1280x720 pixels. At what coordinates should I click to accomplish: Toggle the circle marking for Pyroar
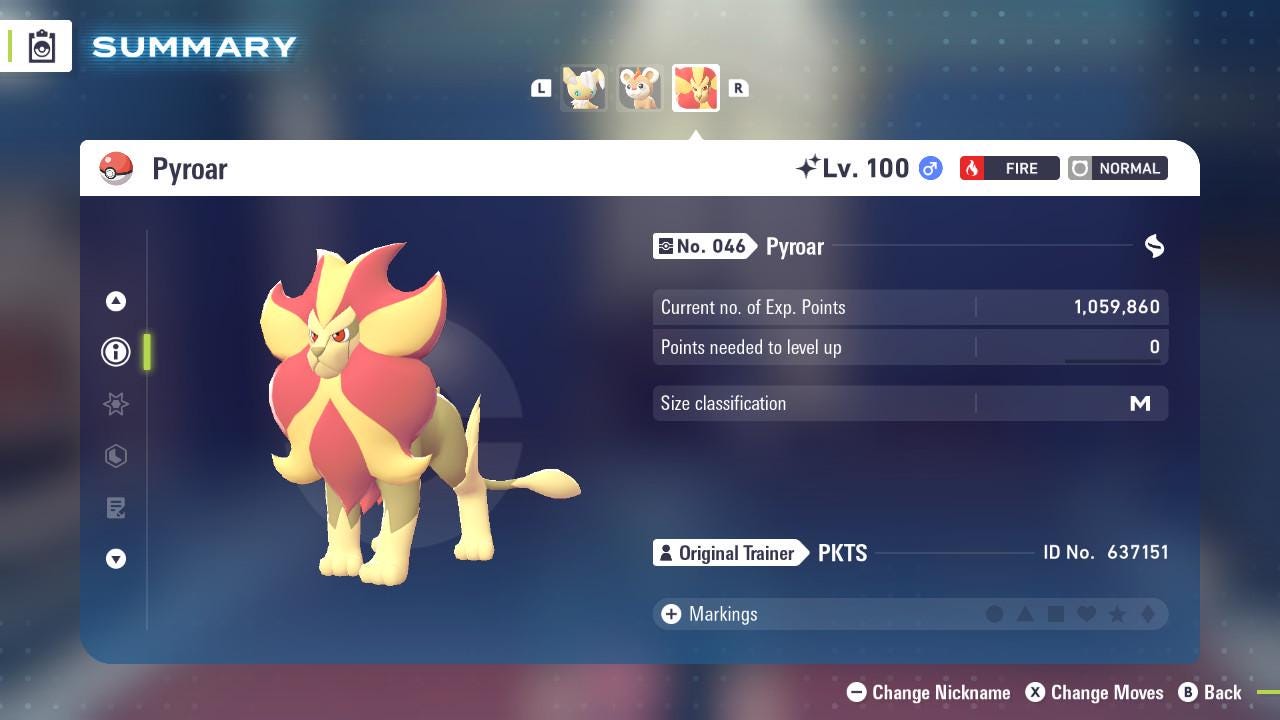point(996,614)
